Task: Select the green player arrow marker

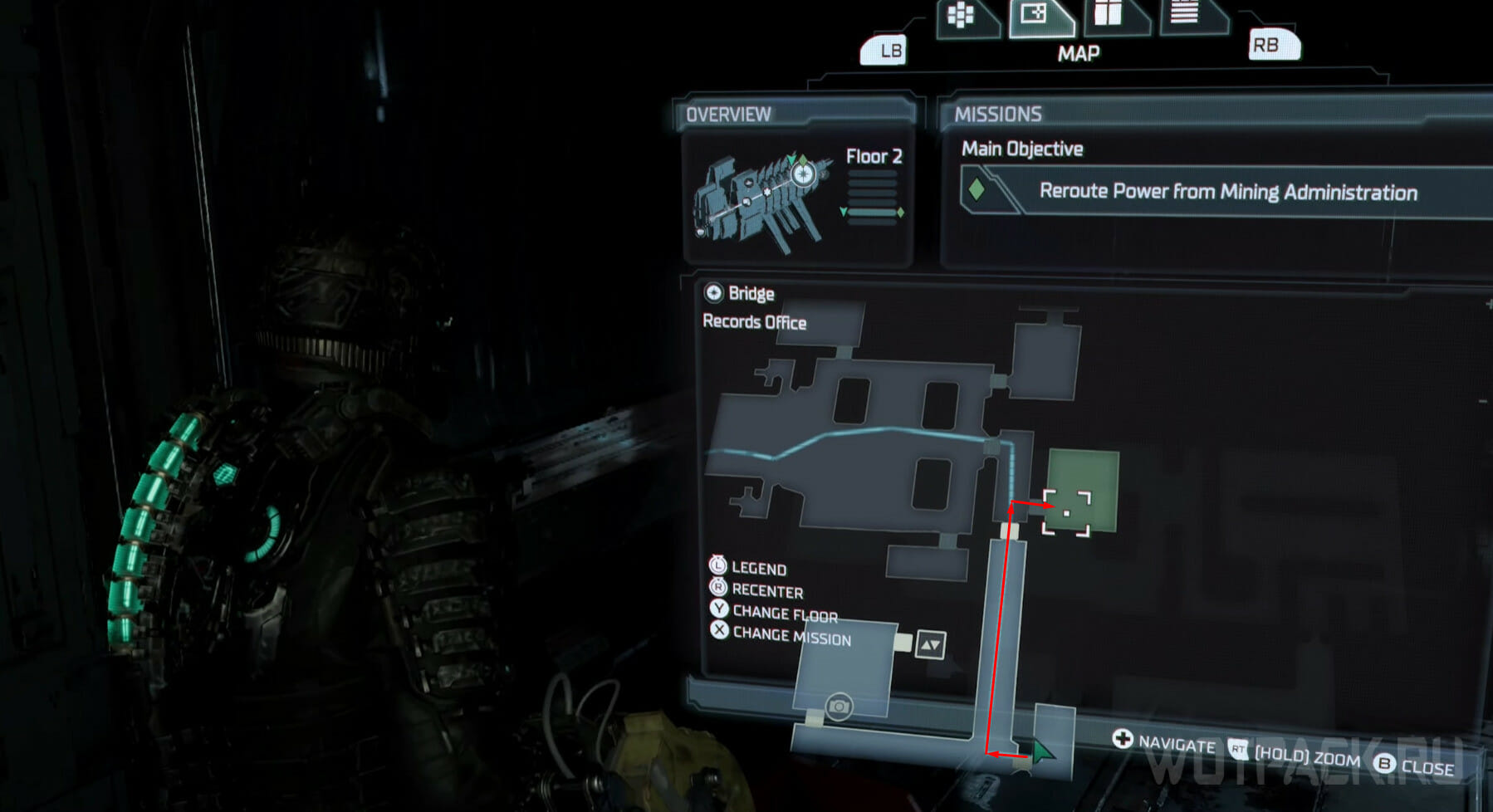Action: pos(1041,752)
